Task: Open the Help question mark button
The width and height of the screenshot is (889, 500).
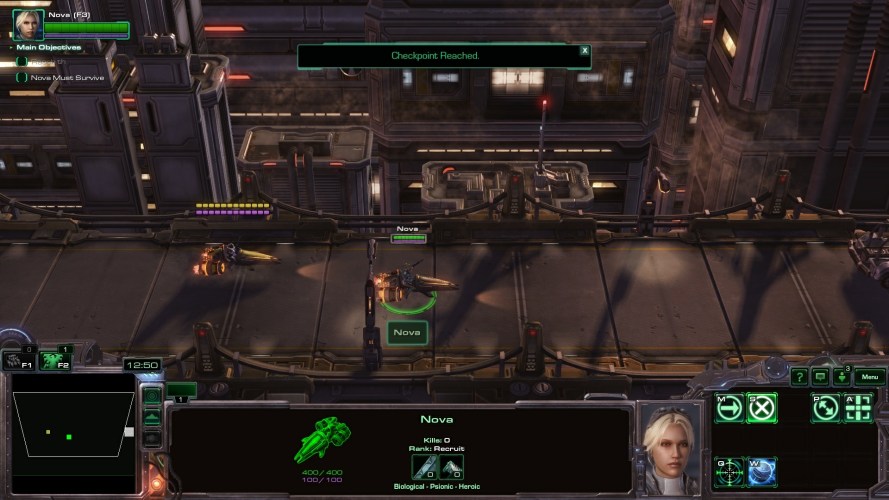Action: 799,377
